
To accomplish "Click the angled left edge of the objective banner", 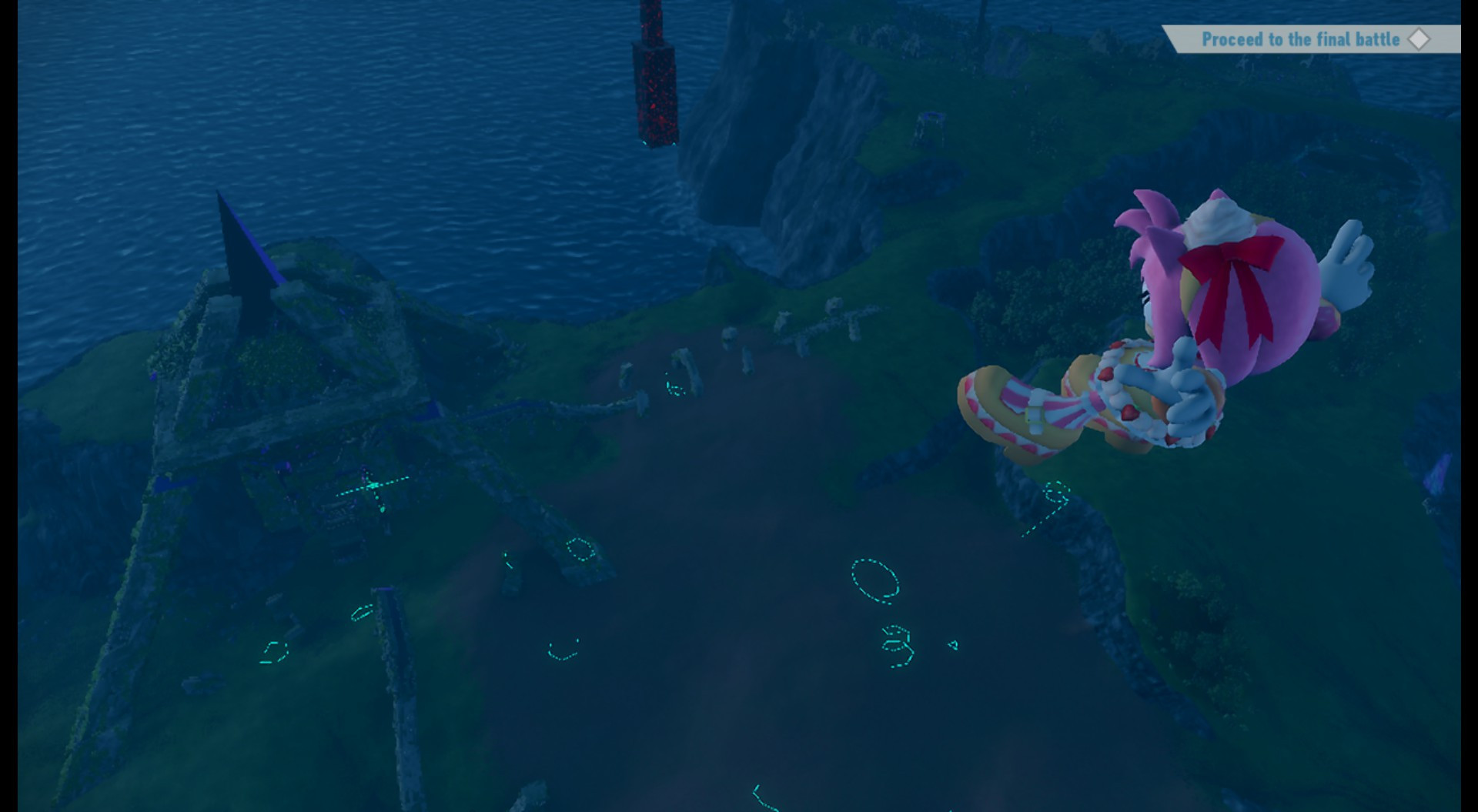I will pyautogui.click(x=1172, y=38).
